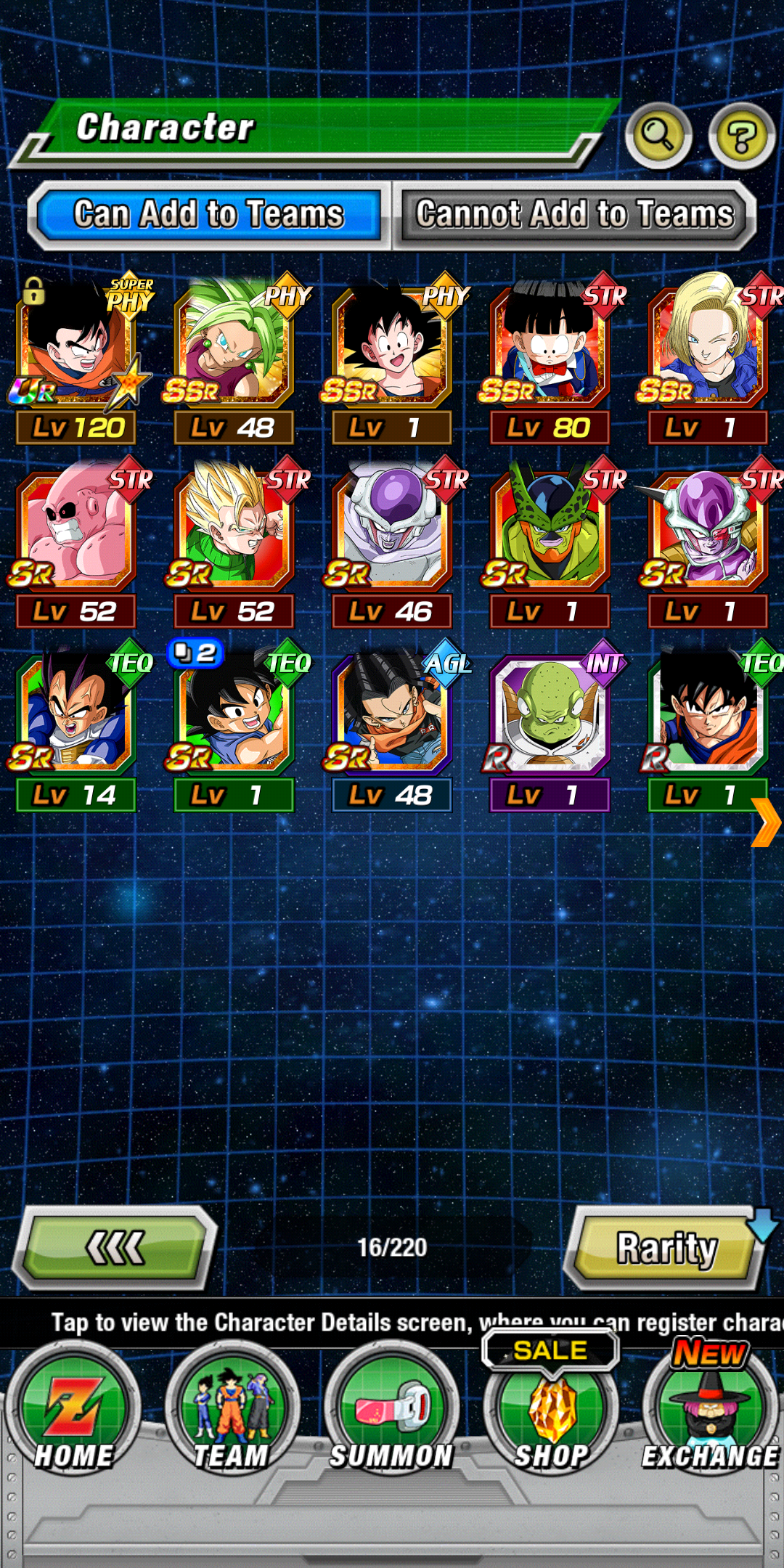The width and height of the screenshot is (784, 1568).
Task: Open the question mark help button
Action: click(741, 136)
